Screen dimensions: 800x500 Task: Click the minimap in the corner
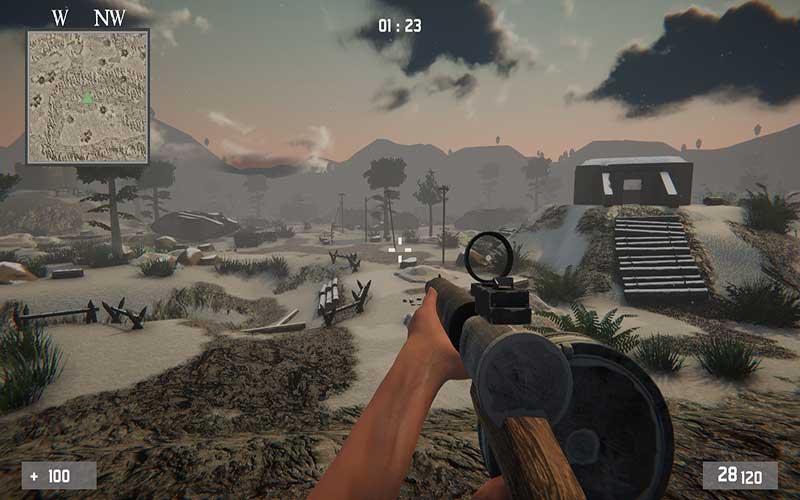[88, 96]
